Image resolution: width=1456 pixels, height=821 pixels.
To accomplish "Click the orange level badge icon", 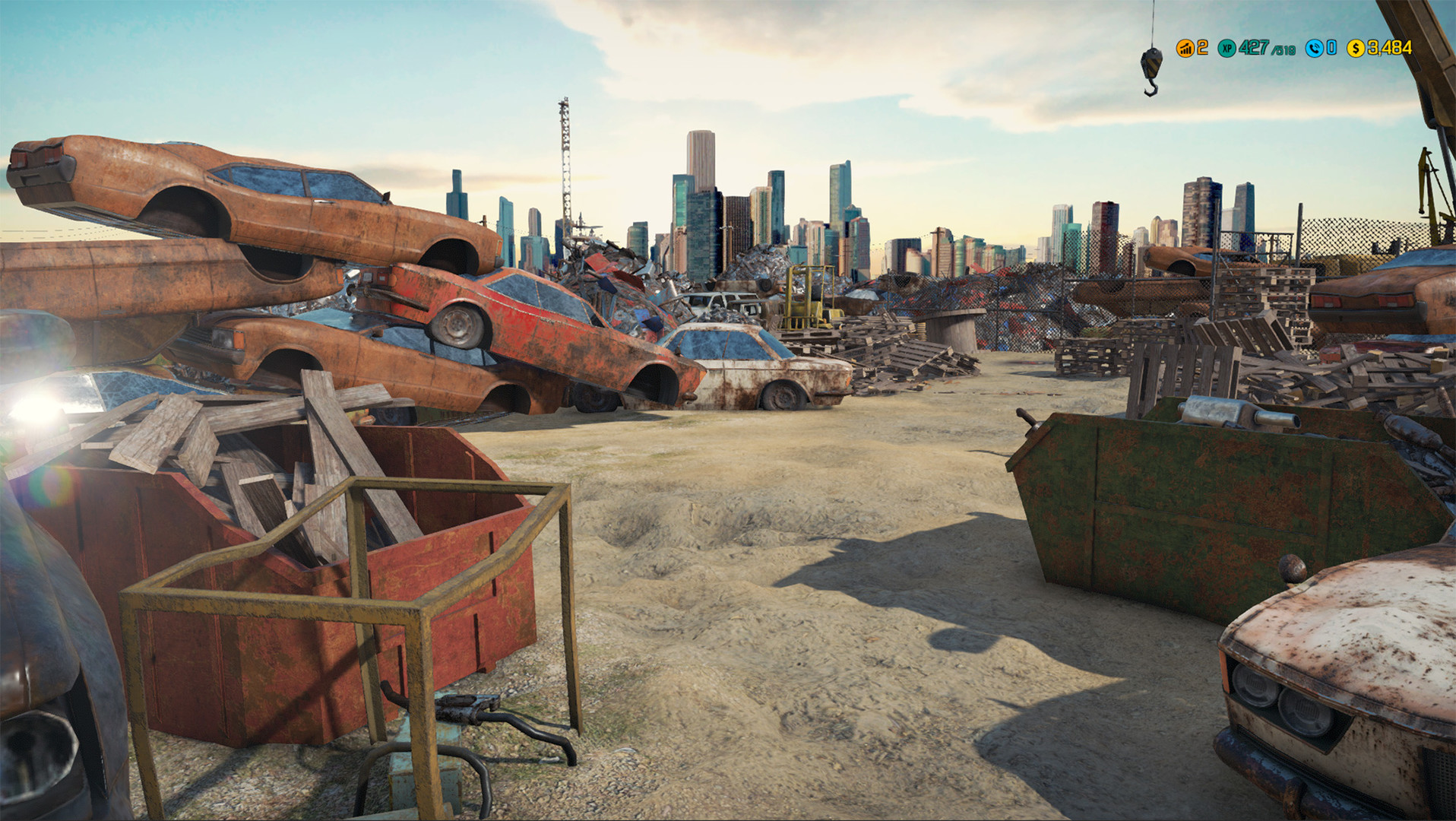I will click(x=1185, y=48).
